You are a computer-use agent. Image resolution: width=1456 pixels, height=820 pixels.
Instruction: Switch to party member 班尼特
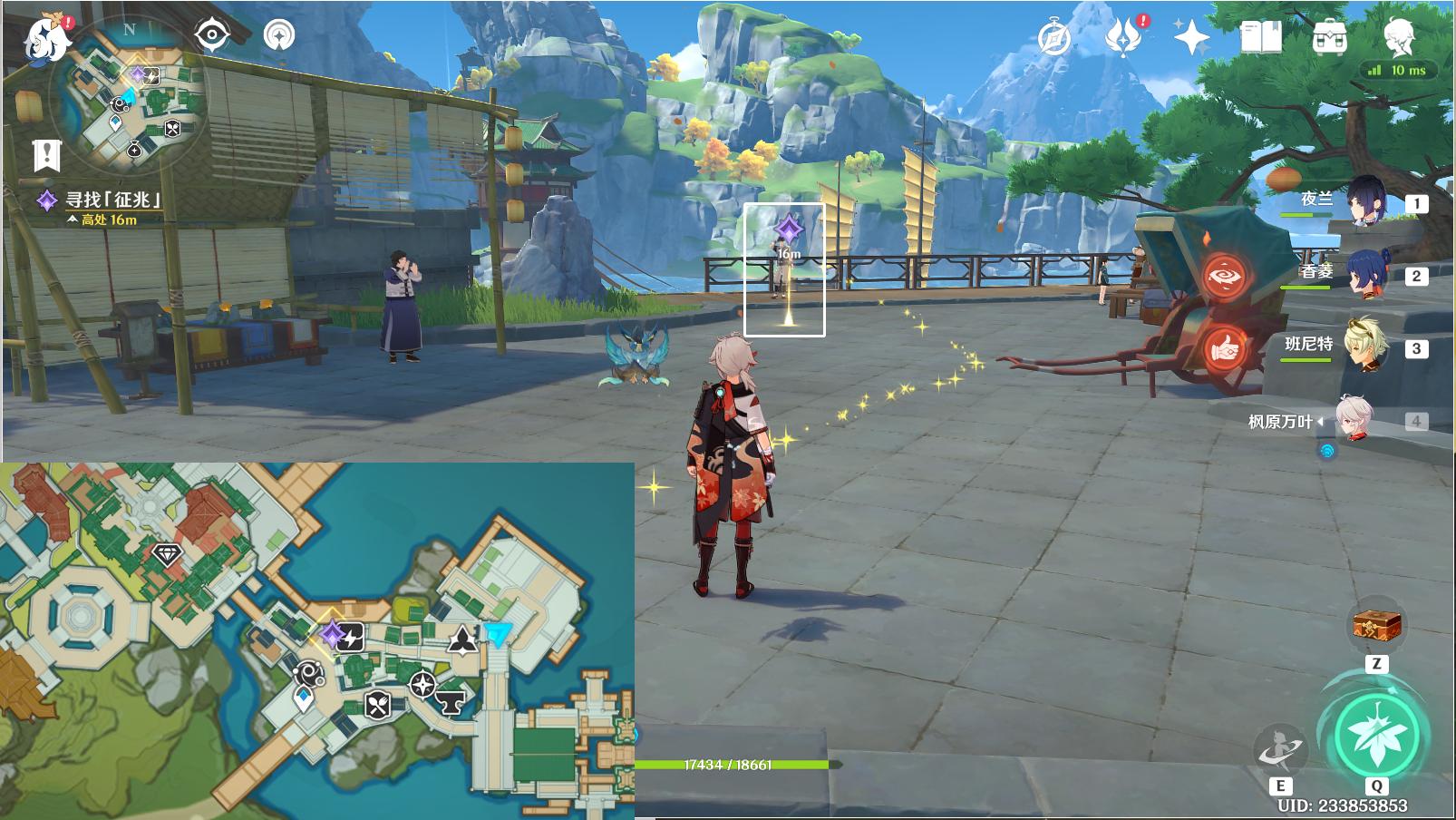coord(1364,347)
